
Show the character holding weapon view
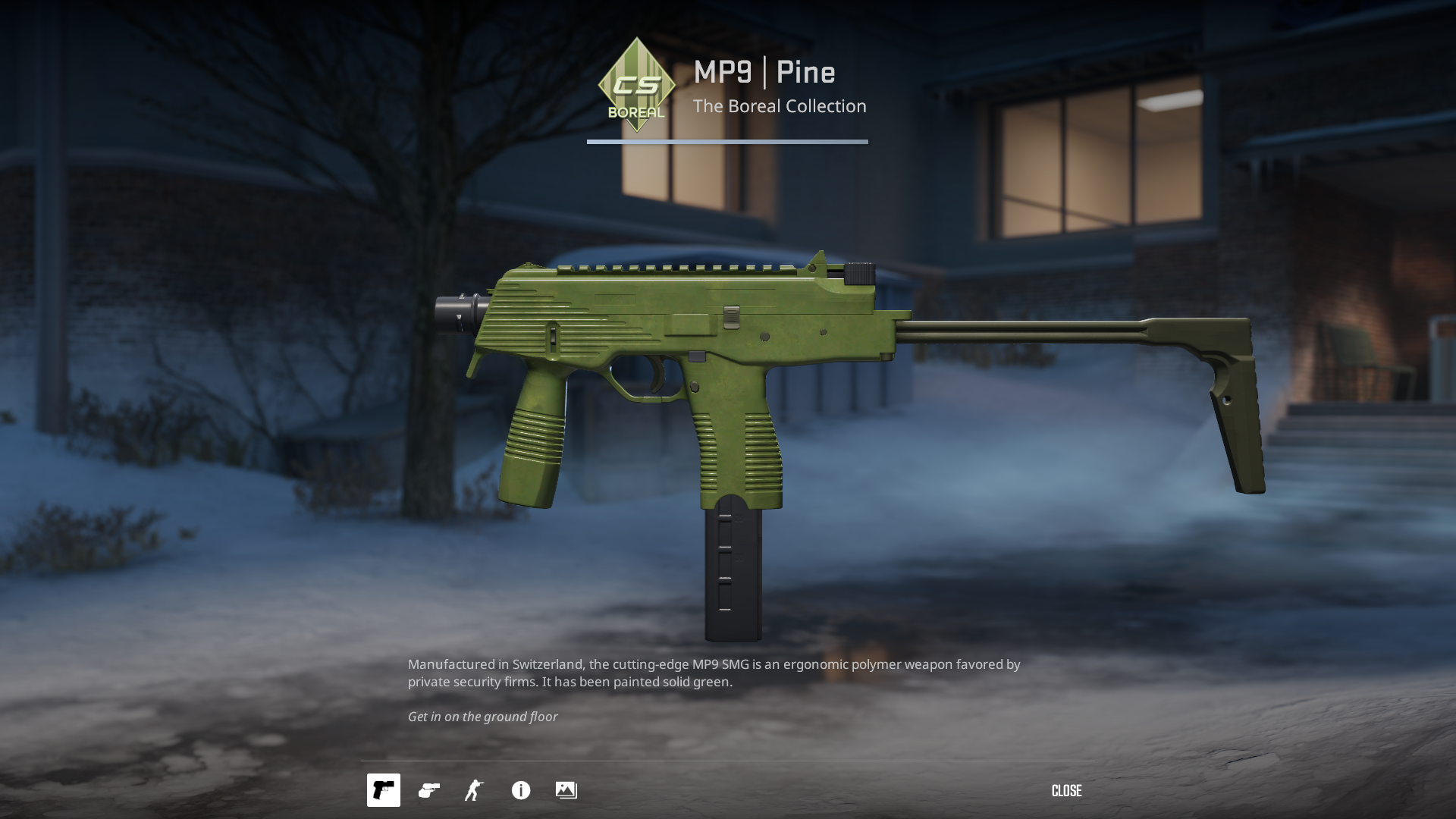pos(474,790)
